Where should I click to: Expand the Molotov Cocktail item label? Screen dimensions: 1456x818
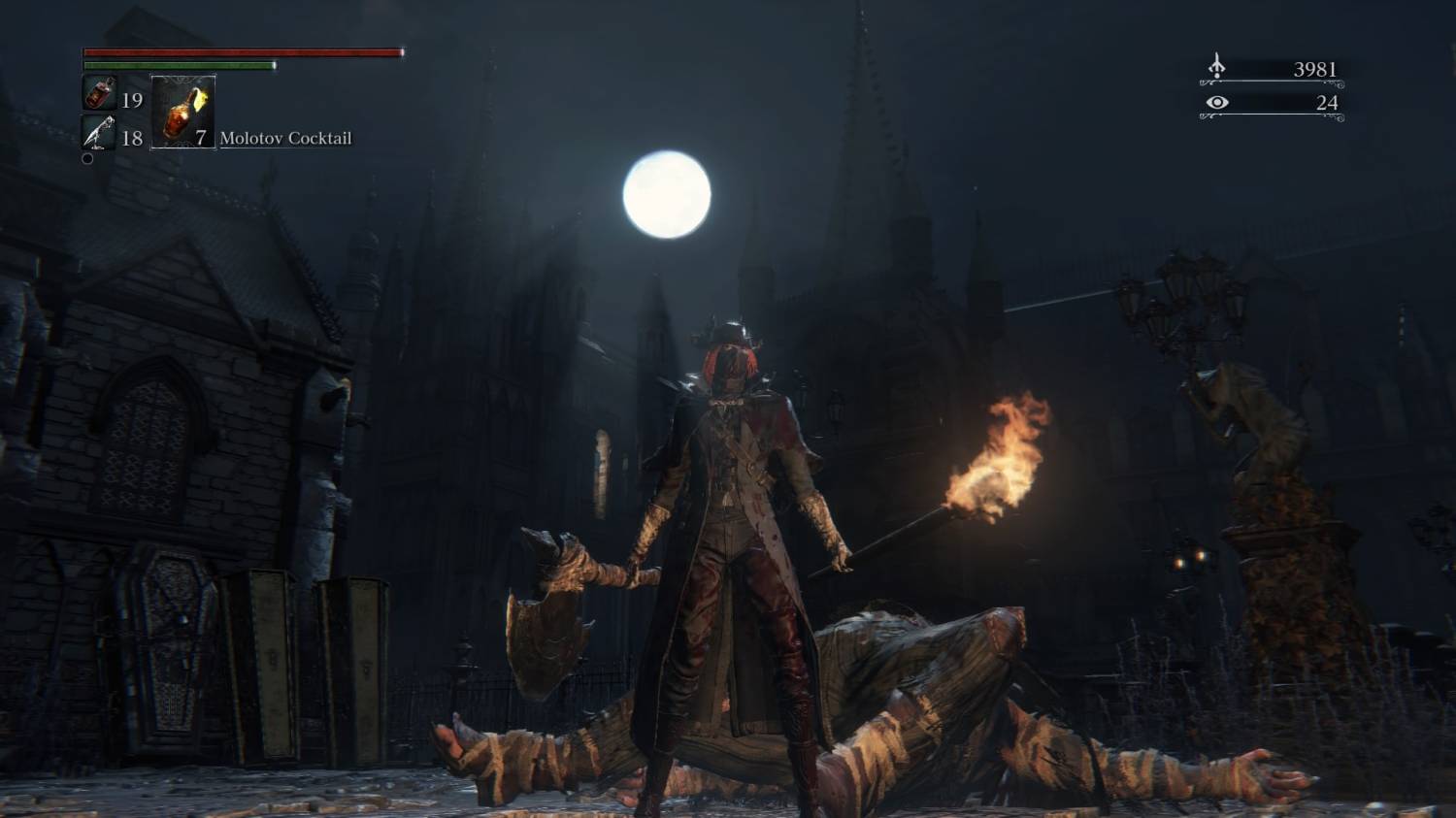point(284,138)
